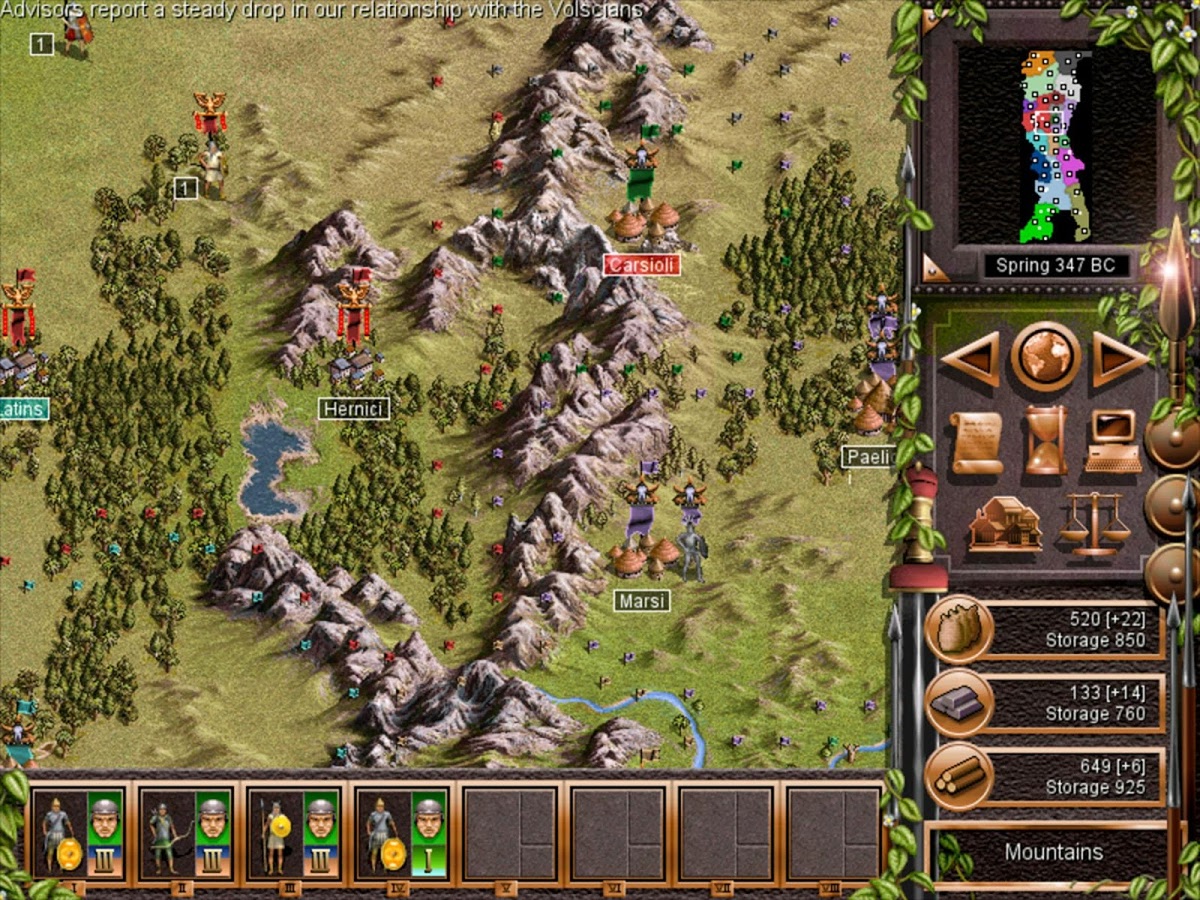Click the minimap's top-left corner triangle
1200x900 pixels.
click(x=932, y=21)
